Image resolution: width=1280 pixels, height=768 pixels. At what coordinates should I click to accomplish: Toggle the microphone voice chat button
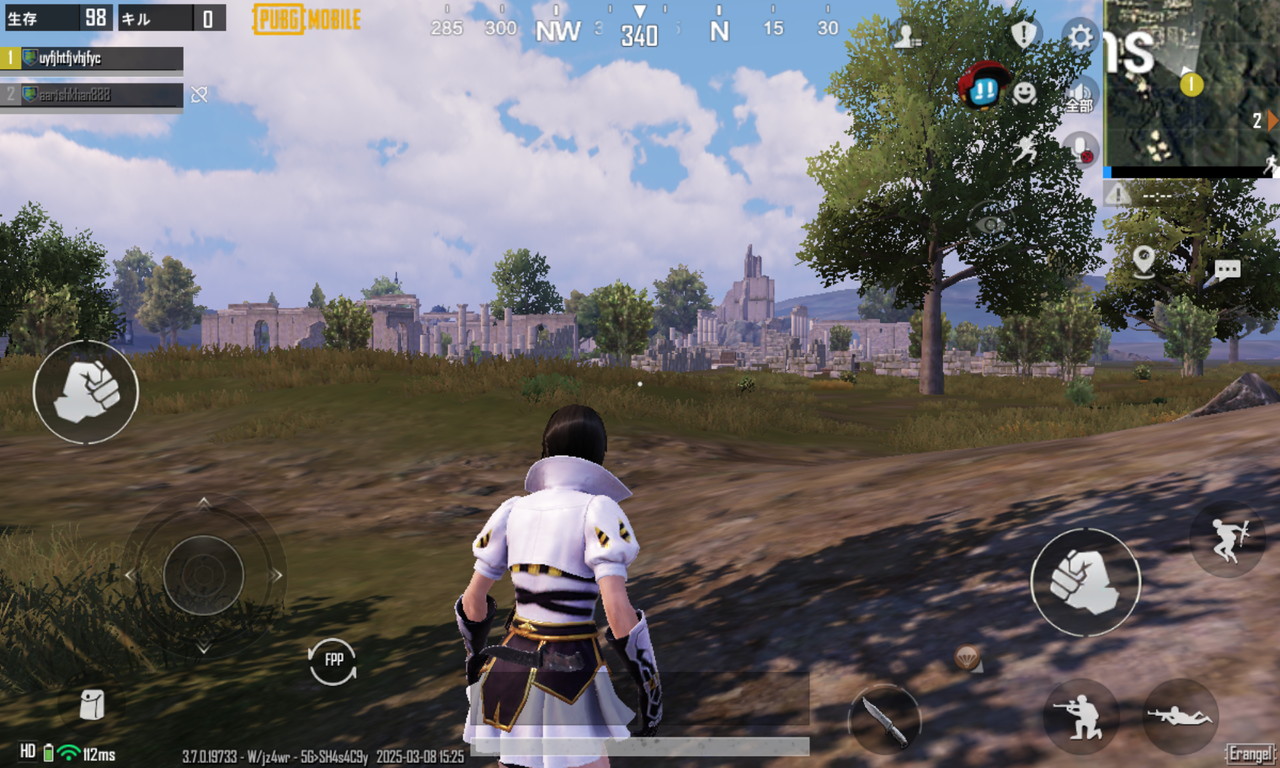pos(1081,149)
